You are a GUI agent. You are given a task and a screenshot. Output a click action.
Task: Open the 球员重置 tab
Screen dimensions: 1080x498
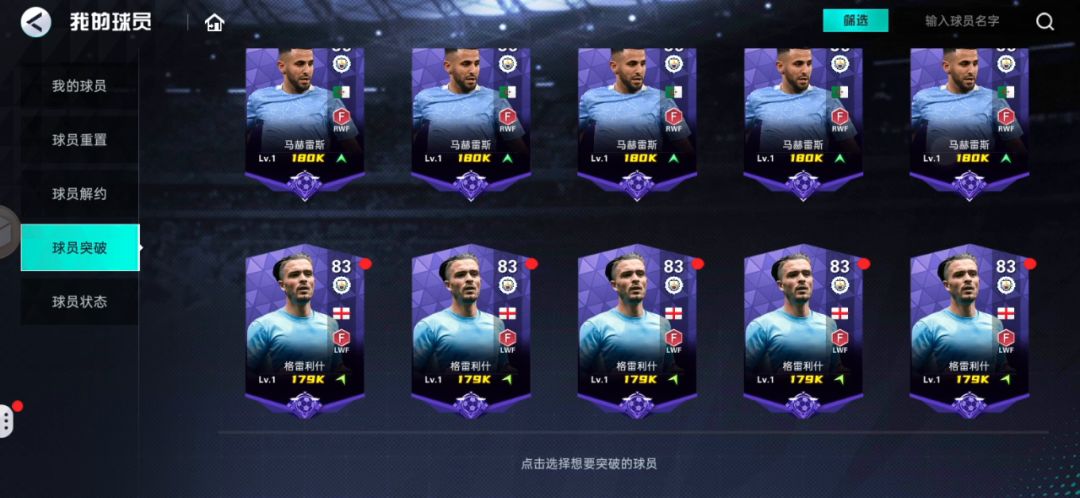79,140
